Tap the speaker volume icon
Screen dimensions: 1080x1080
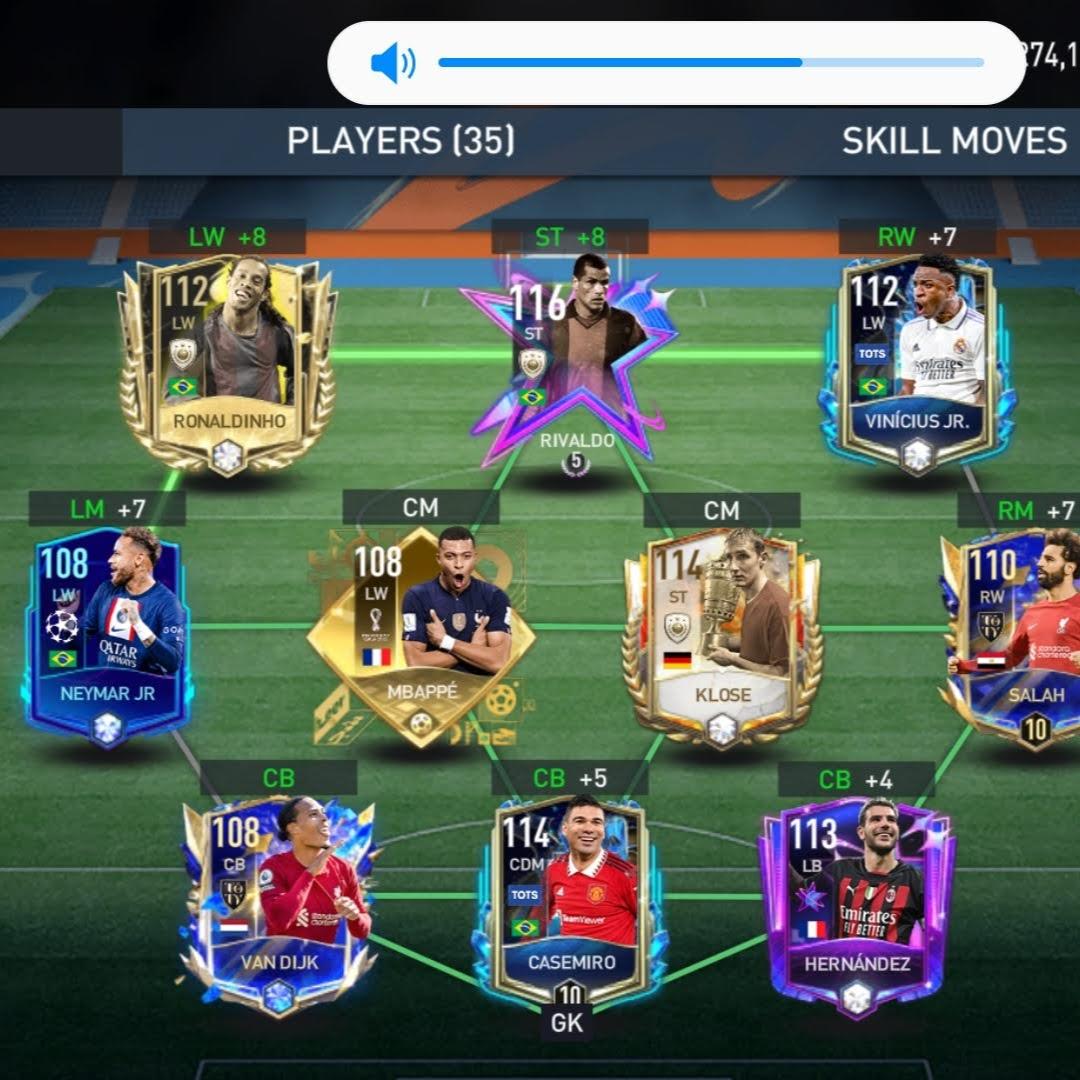point(392,64)
